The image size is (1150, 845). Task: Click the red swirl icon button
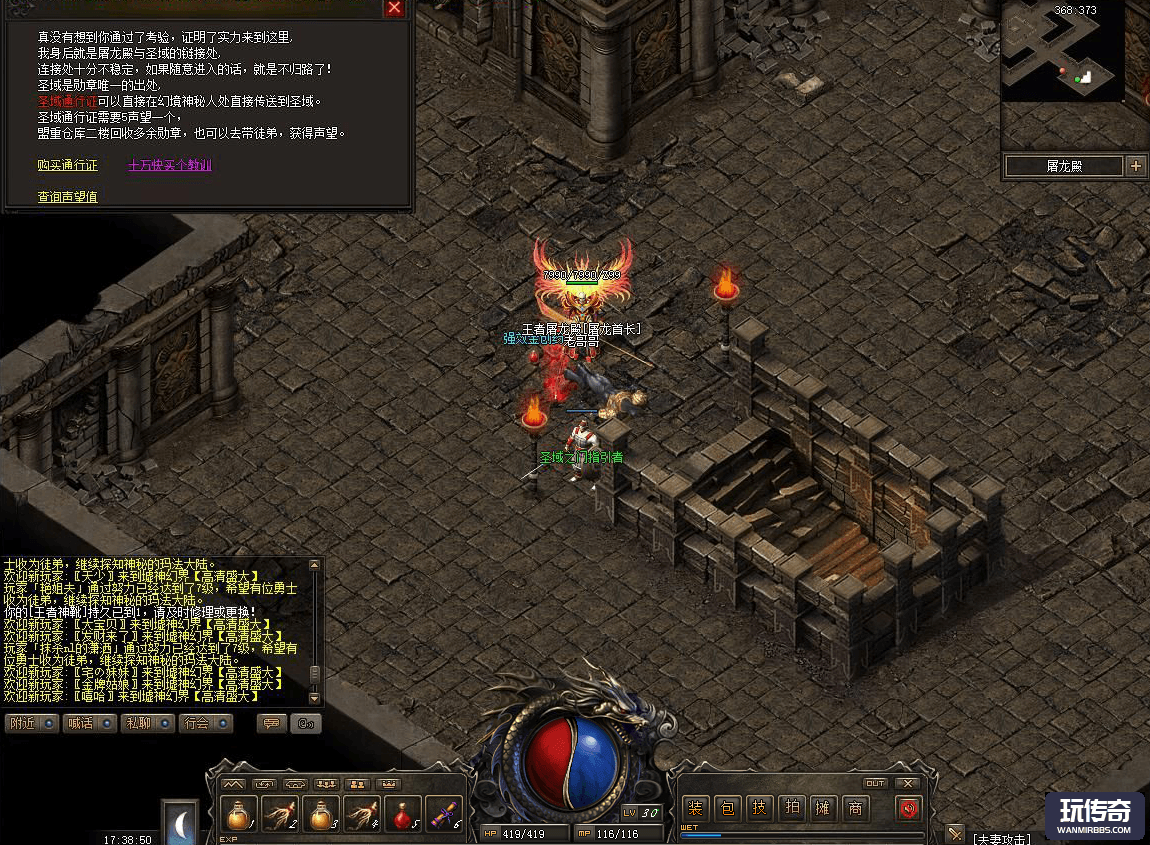908,808
